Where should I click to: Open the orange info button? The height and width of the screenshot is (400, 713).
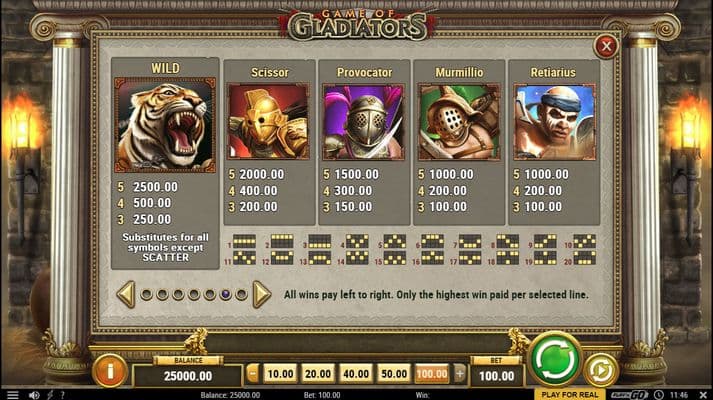pyautogui.click(x=110, y=371)
